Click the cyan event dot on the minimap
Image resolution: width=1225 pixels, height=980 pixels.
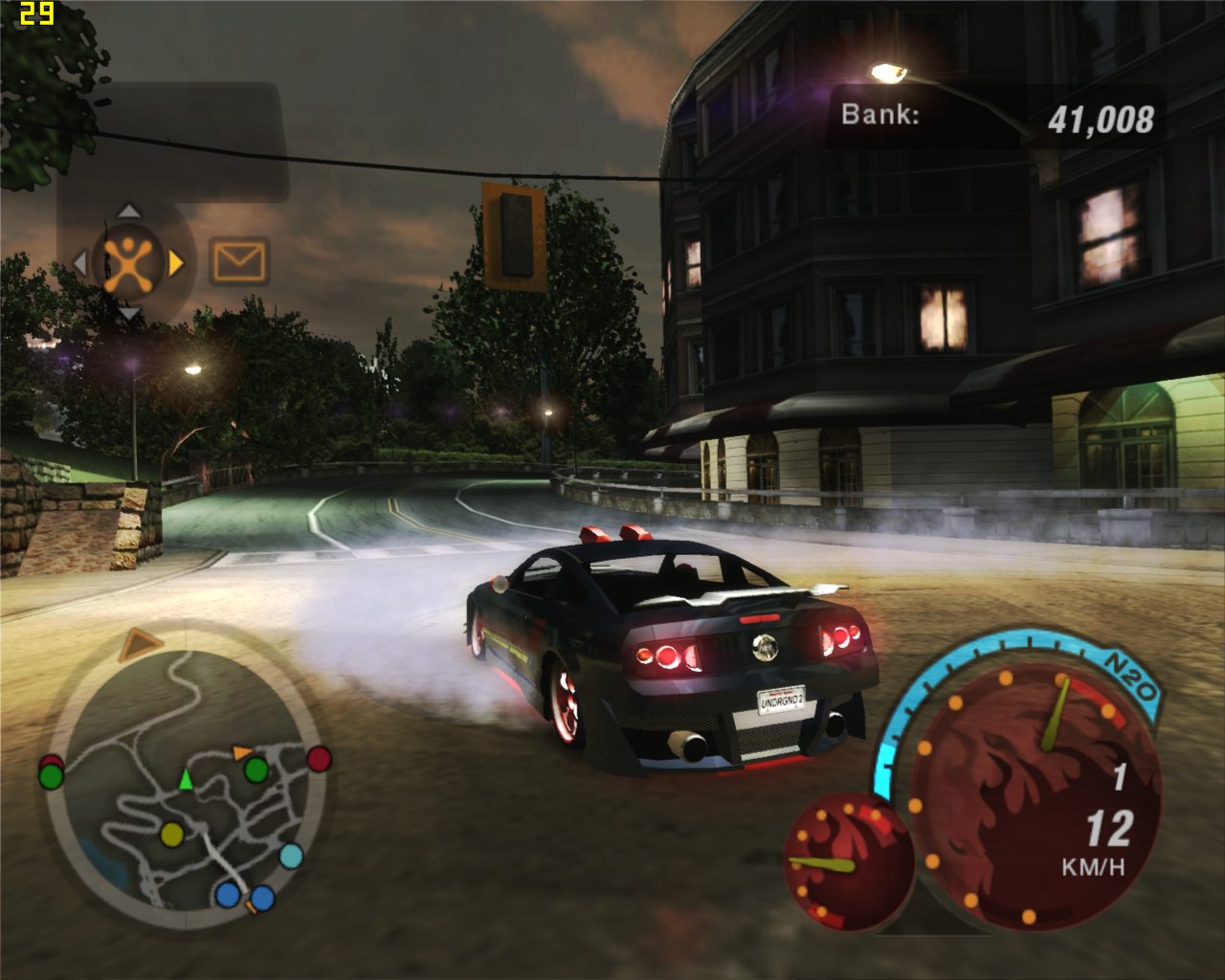(292, 857)
